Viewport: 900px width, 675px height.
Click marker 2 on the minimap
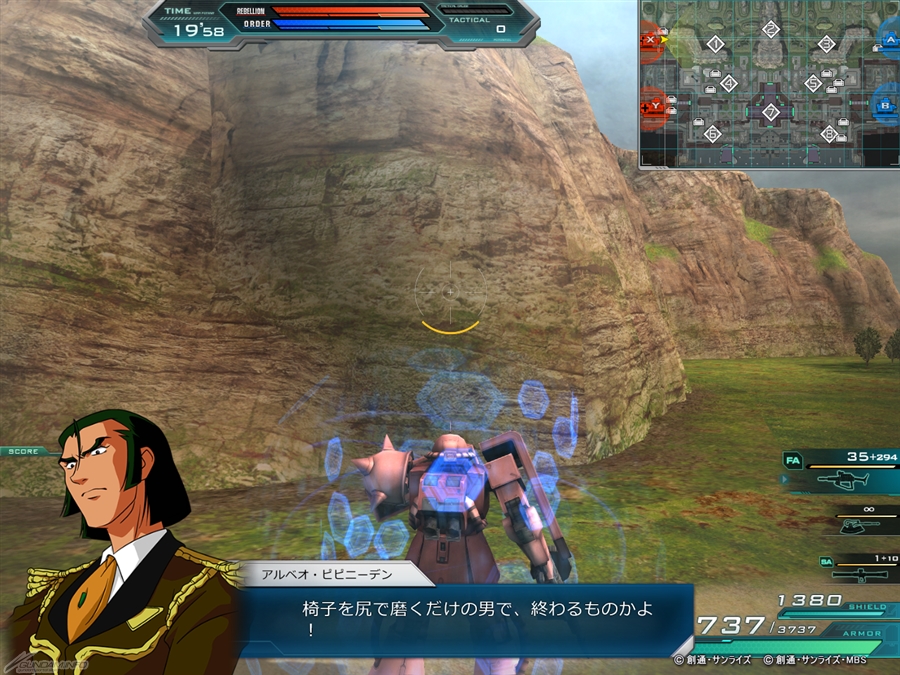pos(770,29)
